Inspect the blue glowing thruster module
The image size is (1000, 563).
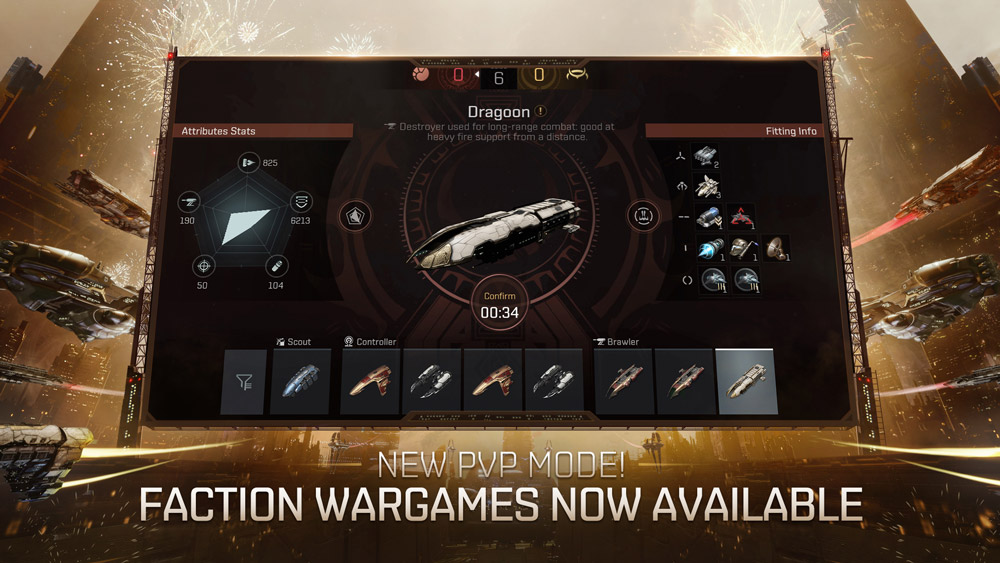pos(709,249)
